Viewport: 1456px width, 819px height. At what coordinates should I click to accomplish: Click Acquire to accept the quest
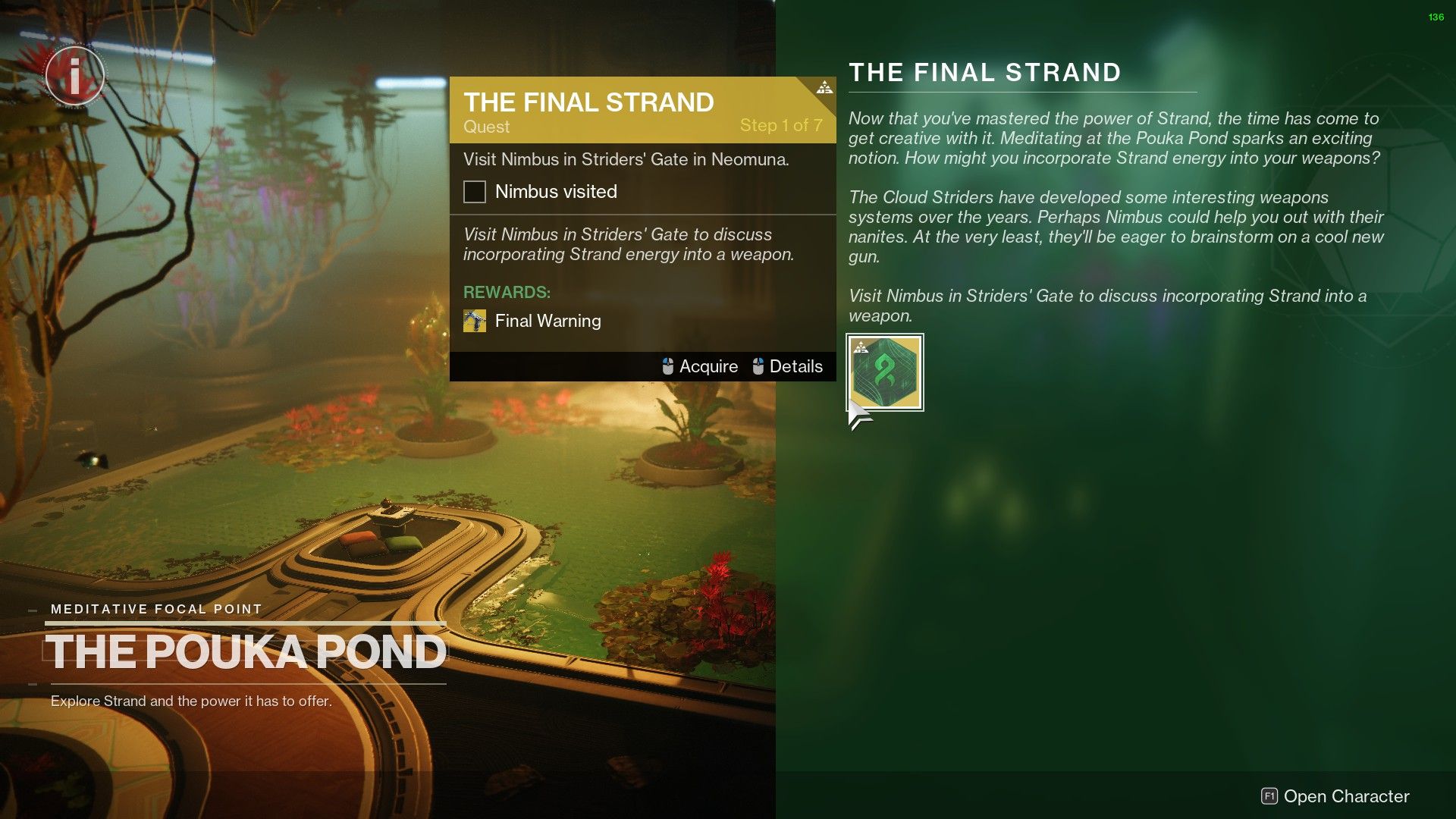point(709,366)
